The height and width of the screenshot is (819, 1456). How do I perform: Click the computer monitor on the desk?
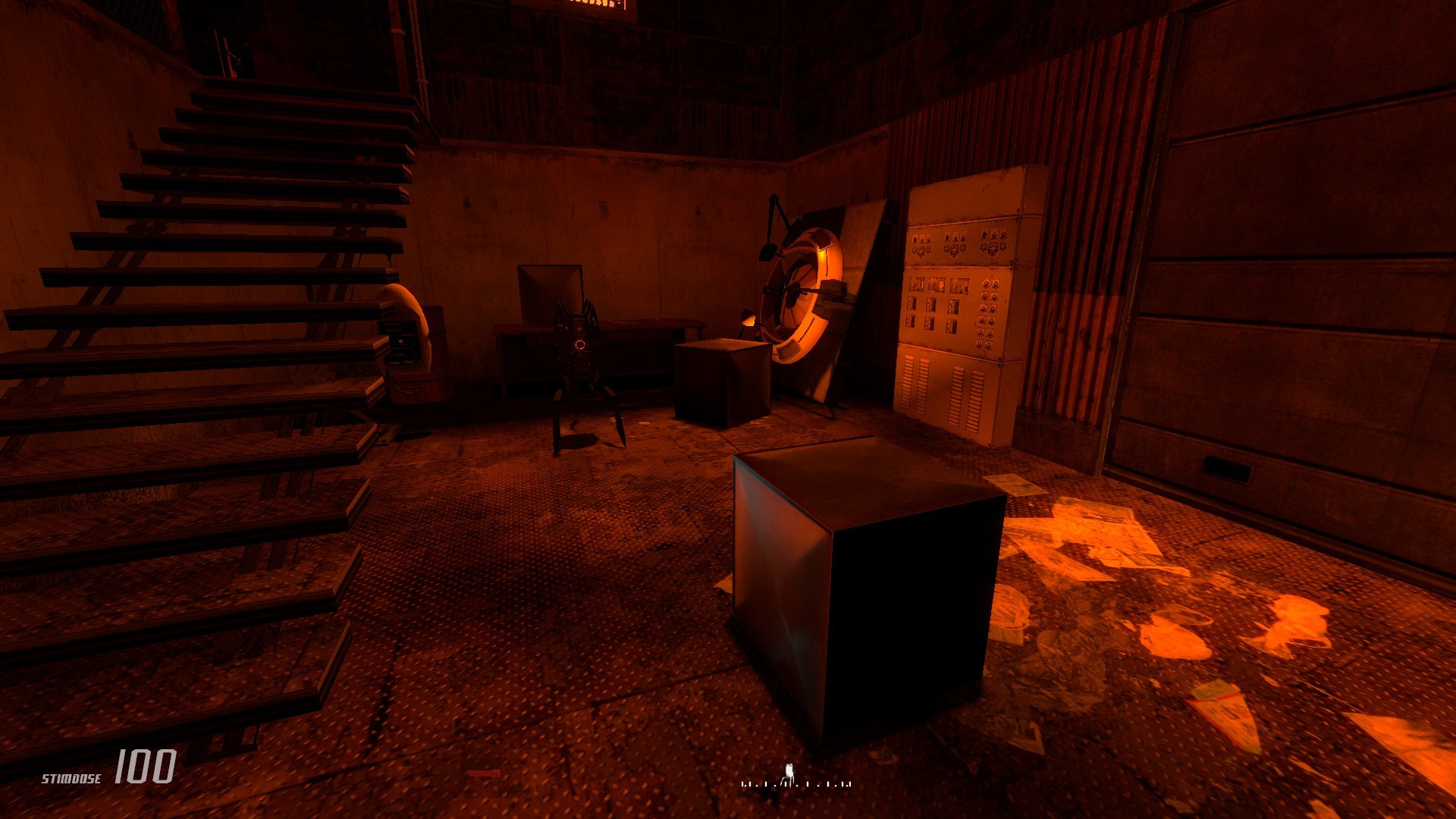click(546, 292)
